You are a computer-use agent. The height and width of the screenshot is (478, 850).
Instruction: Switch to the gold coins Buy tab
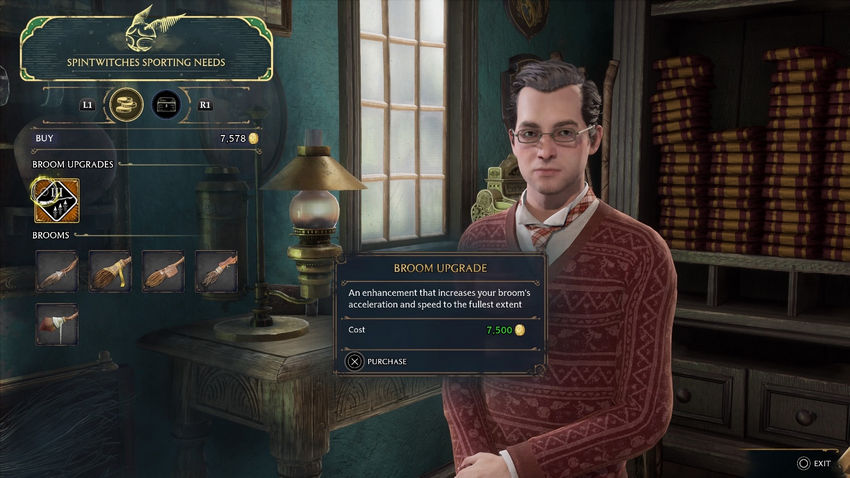(x=125, y=103)
